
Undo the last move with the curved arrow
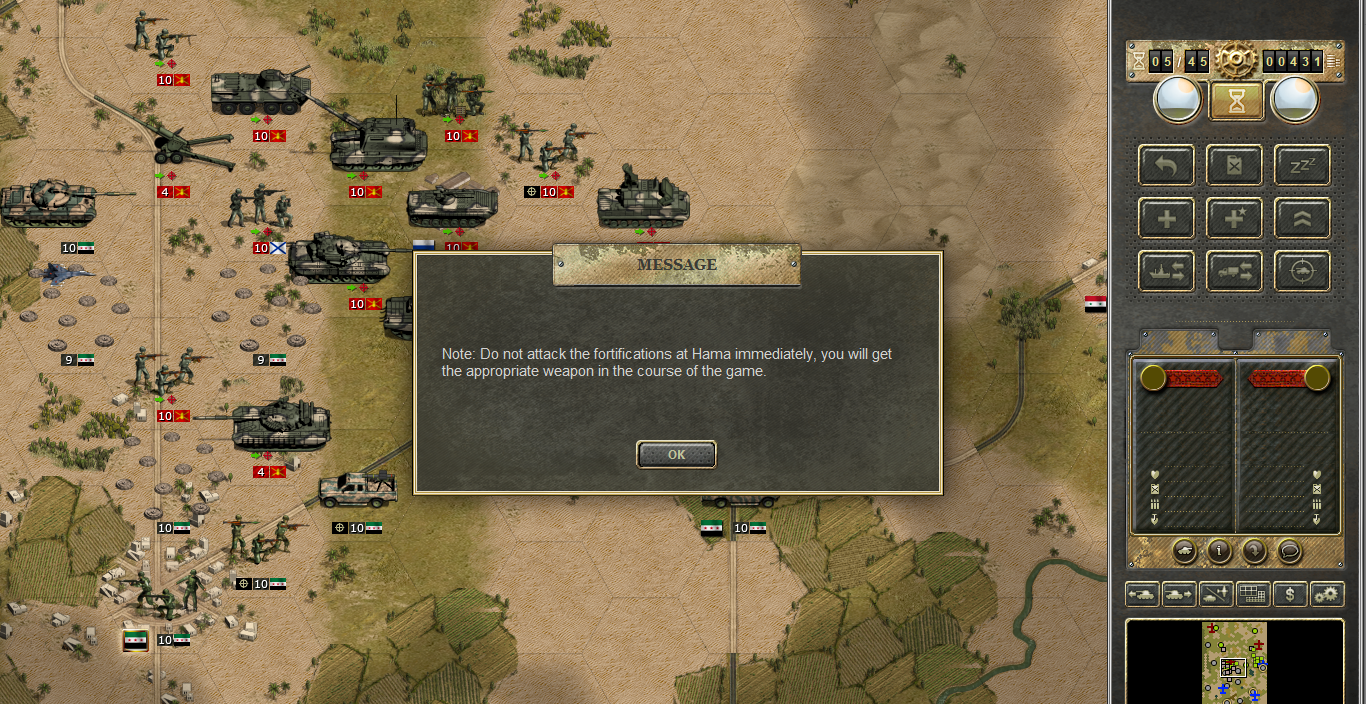click(x=1166, y=165)
